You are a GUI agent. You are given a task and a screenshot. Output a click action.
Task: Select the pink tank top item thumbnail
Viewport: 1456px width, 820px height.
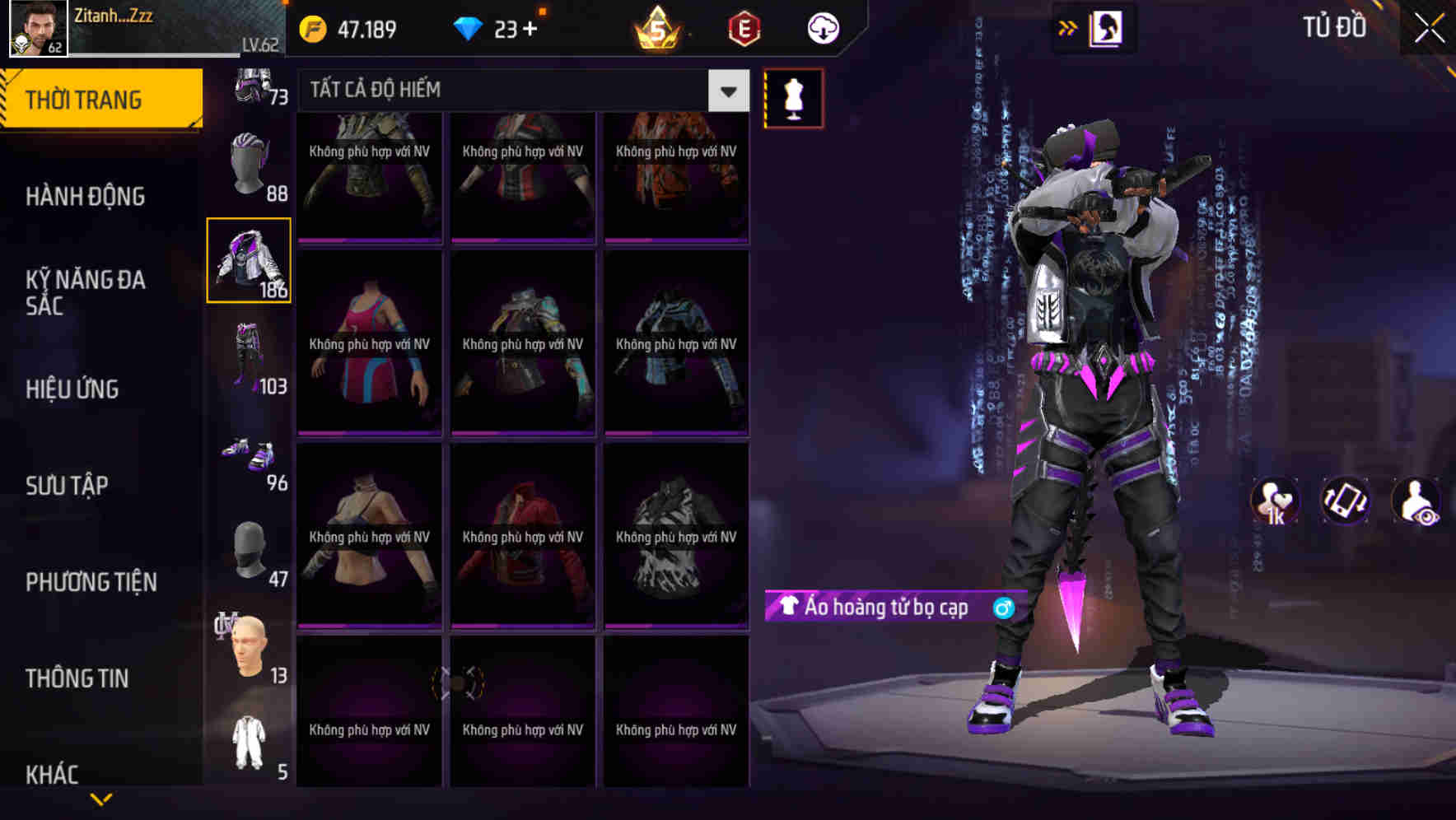coord(368,346)
